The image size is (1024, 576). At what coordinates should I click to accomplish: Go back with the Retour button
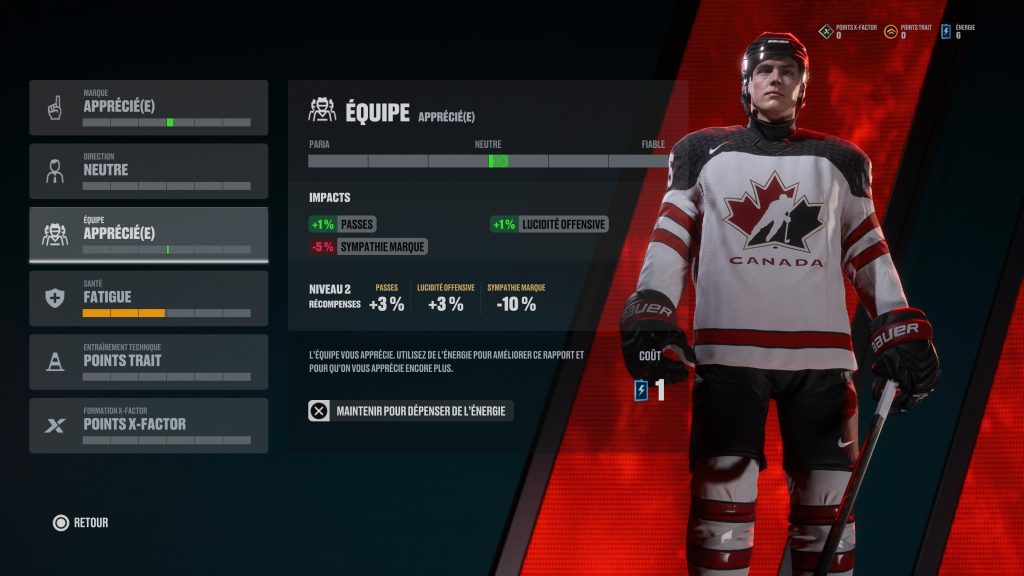pos(81,522)
